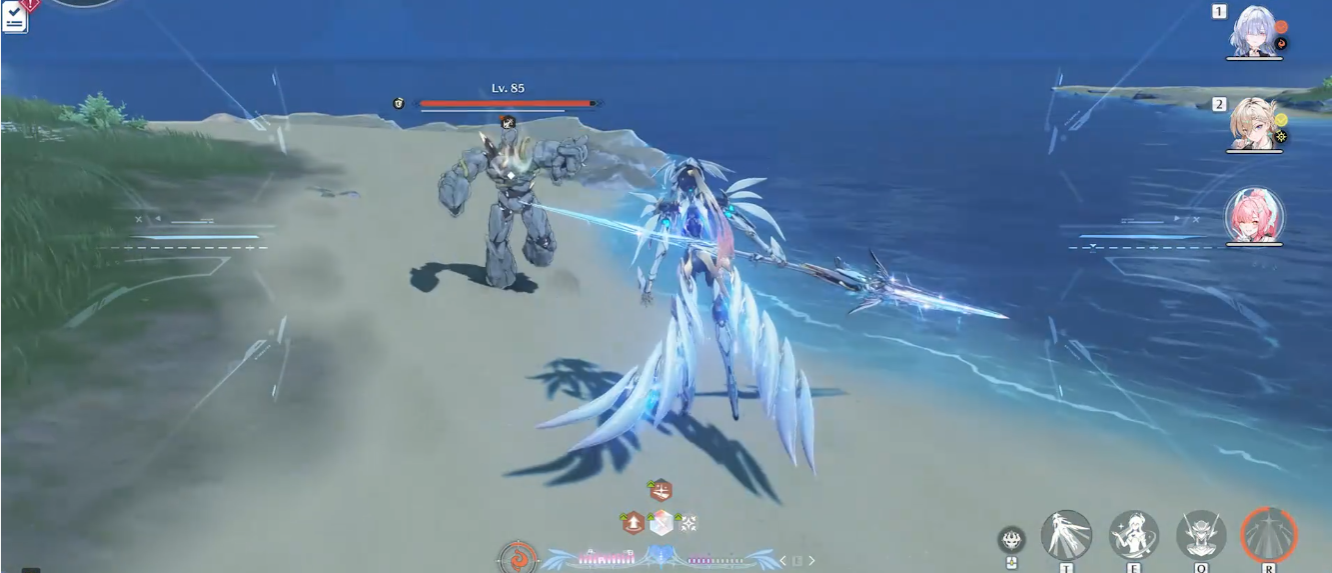Inspect the grey four-pointed sparkle buff icon
1332x573 pixels.
coord(687,522)
